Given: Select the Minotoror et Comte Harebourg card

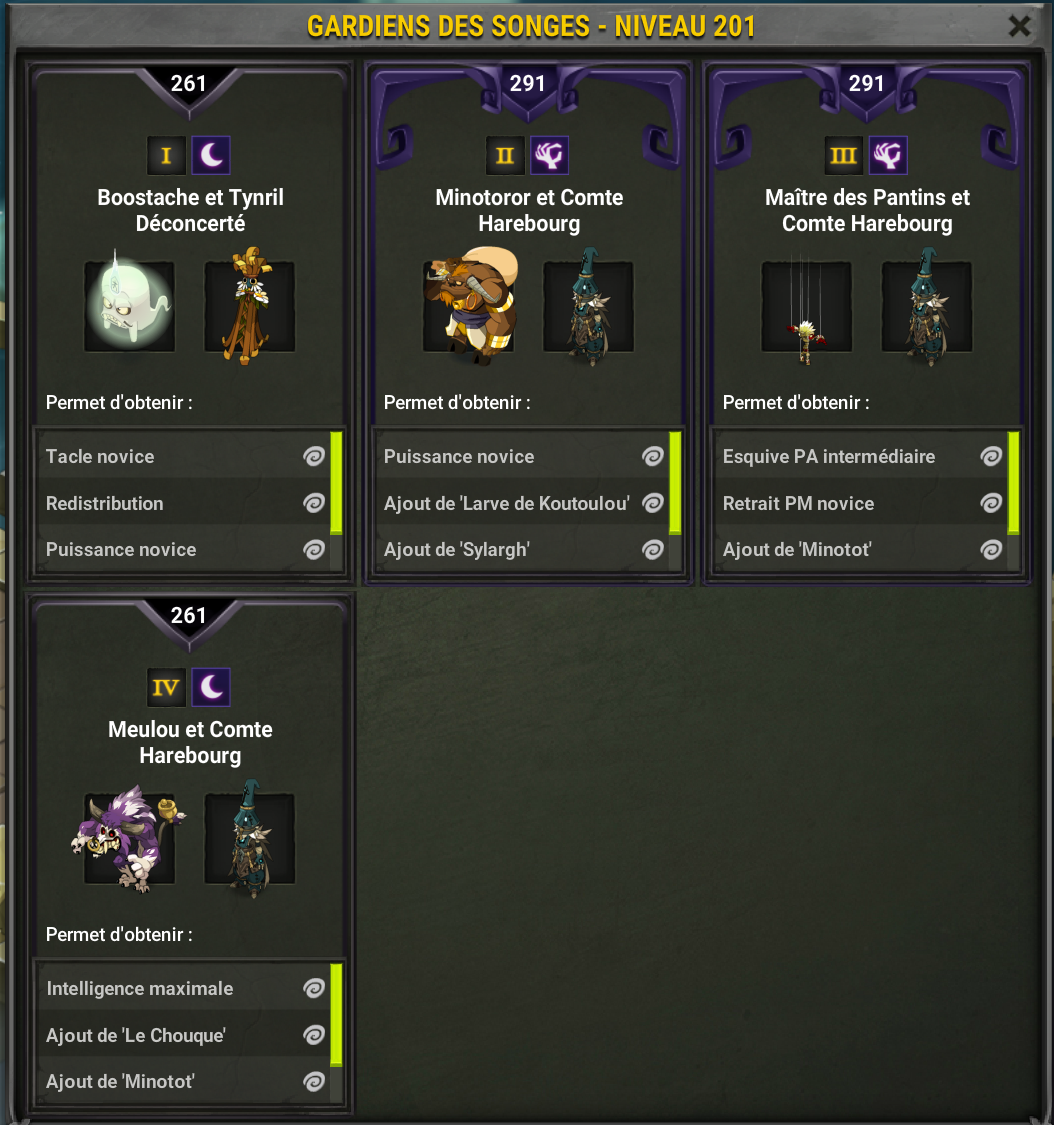Looking at the screenshot, I should 529,211.
